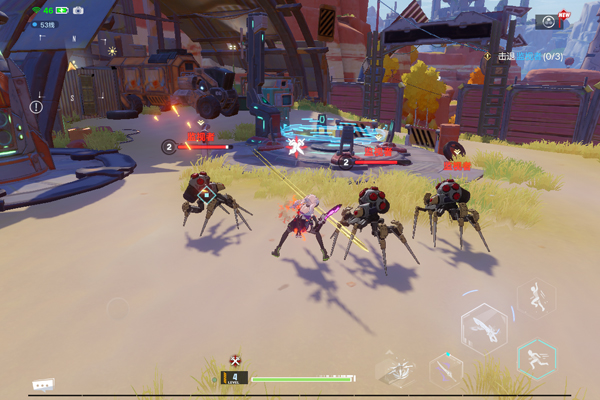Open the chat bubble icon
The image size is (600, 400).
point(42,384)
